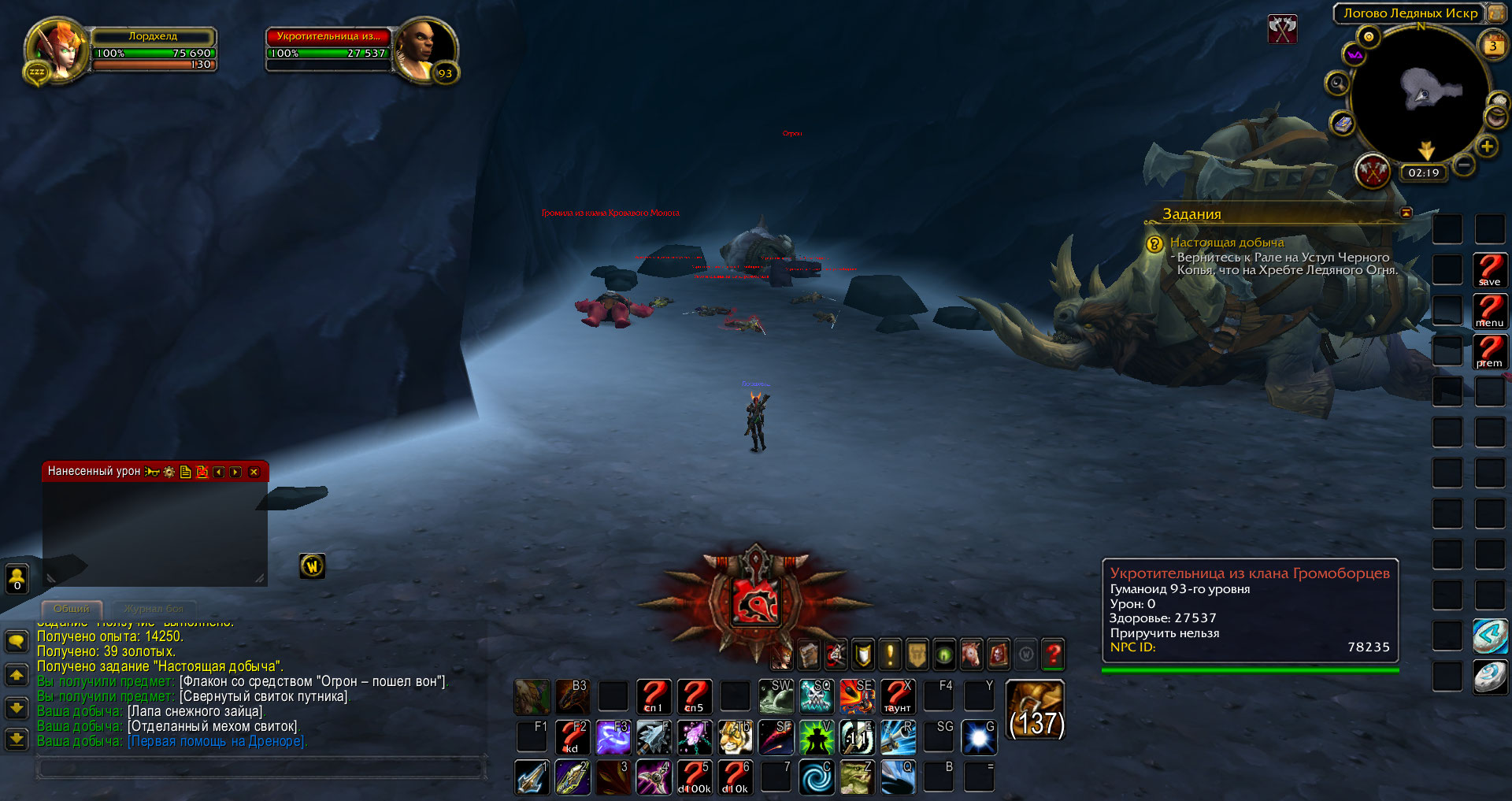
Task: Click the save macro button
Action: [1490, 270]
